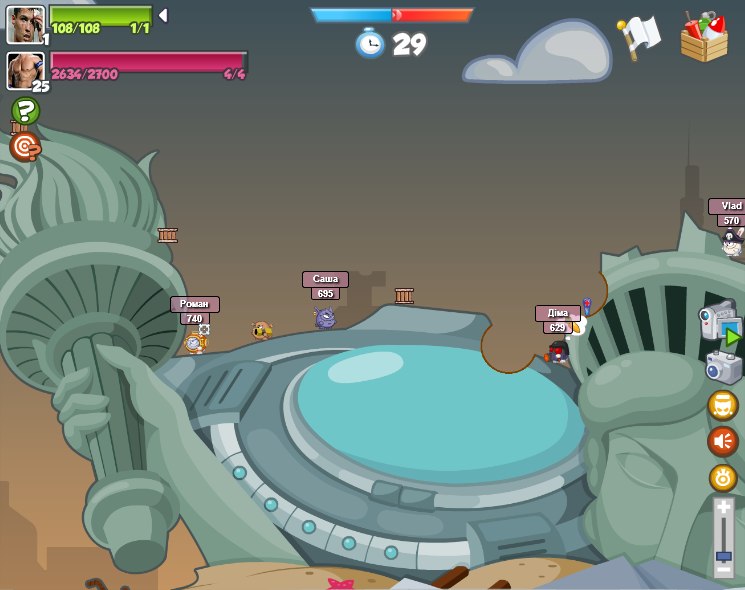Show the target hint with question mark
Screen dimensions: 745x590
click(x=25, y=147)
